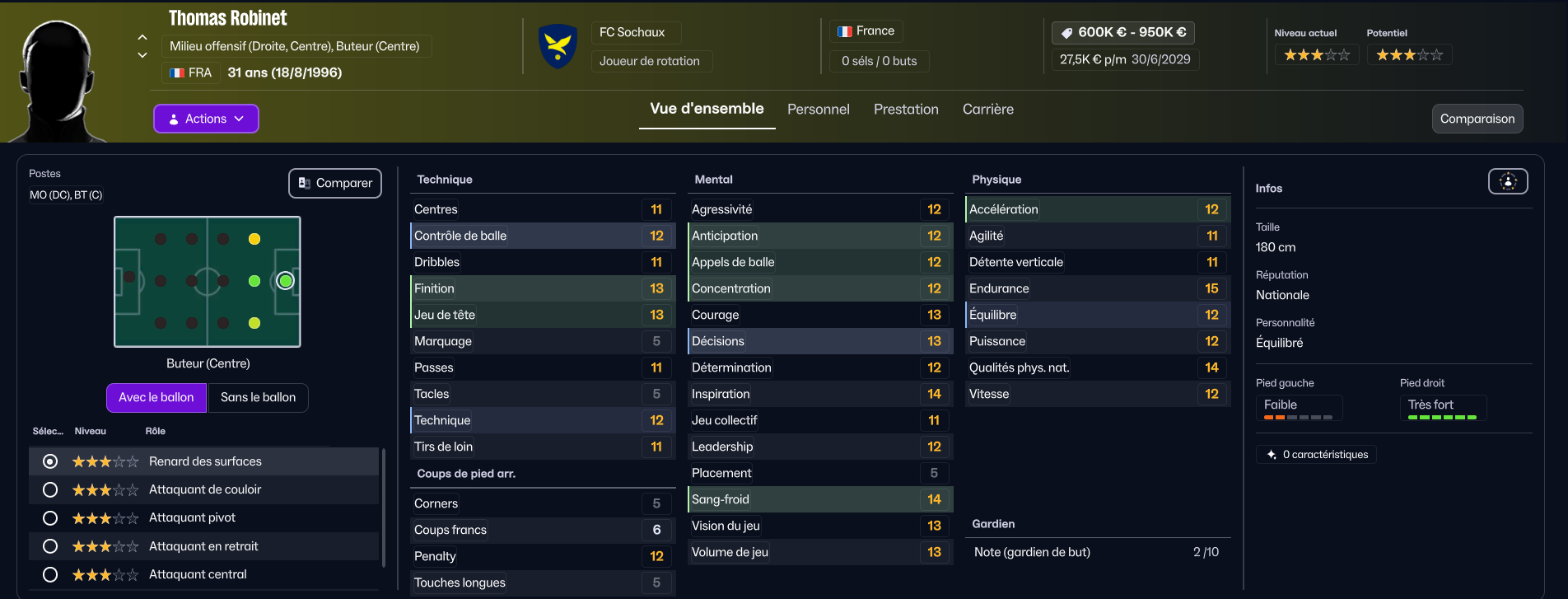Open the Prestation tab

(x=906, y=110)
